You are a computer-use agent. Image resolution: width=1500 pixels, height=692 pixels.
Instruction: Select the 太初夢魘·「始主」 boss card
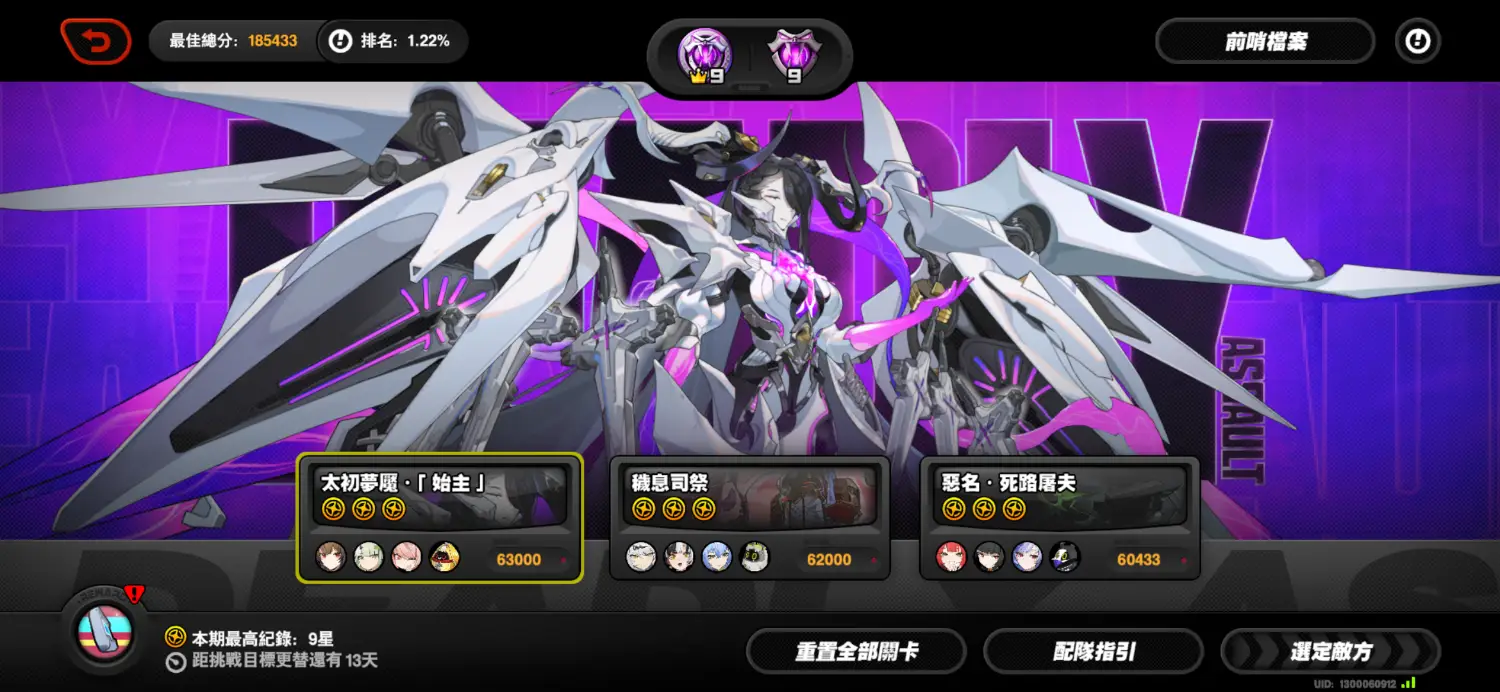click(440, 516)
